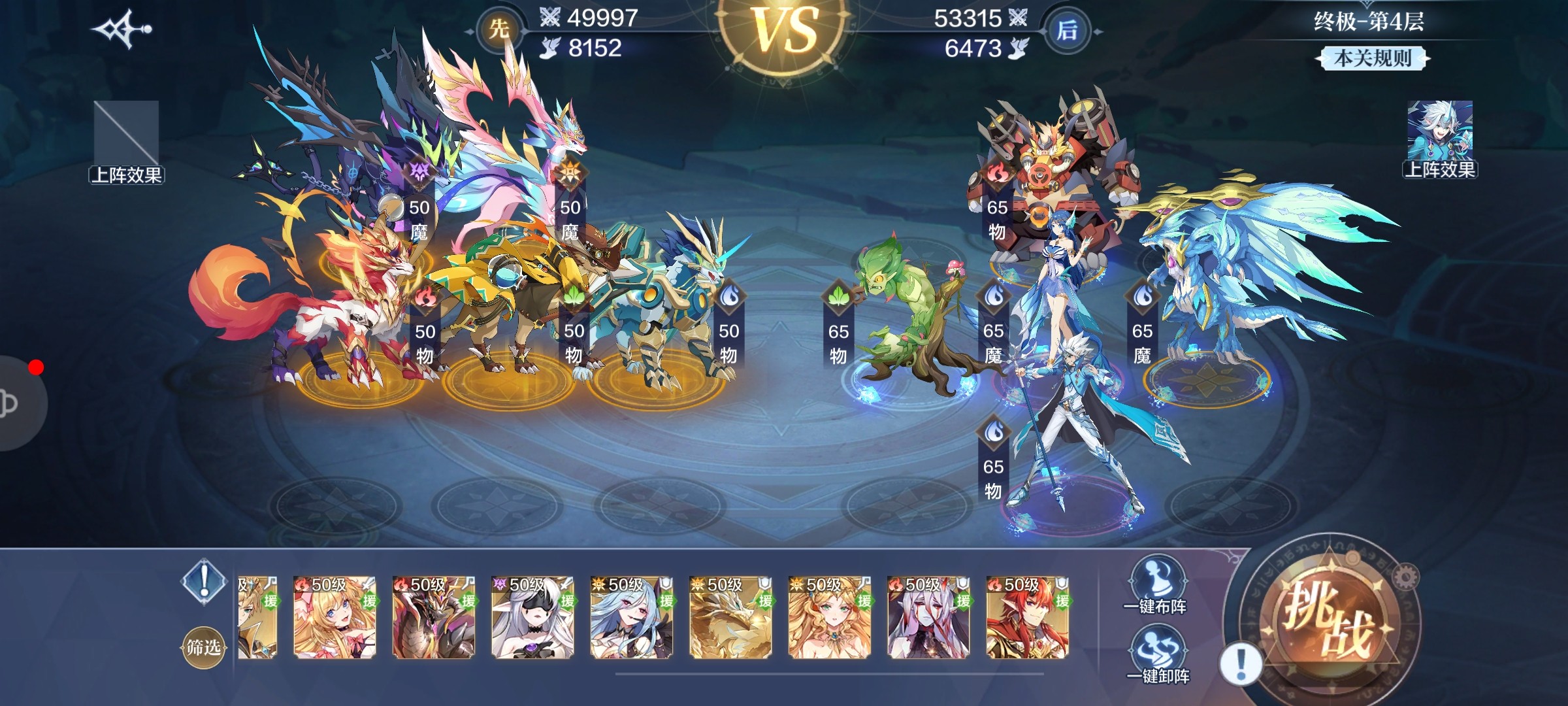1568x706 pixels.
Task: Pick the red-haired elf hero card
Action: click(1028, 618)
